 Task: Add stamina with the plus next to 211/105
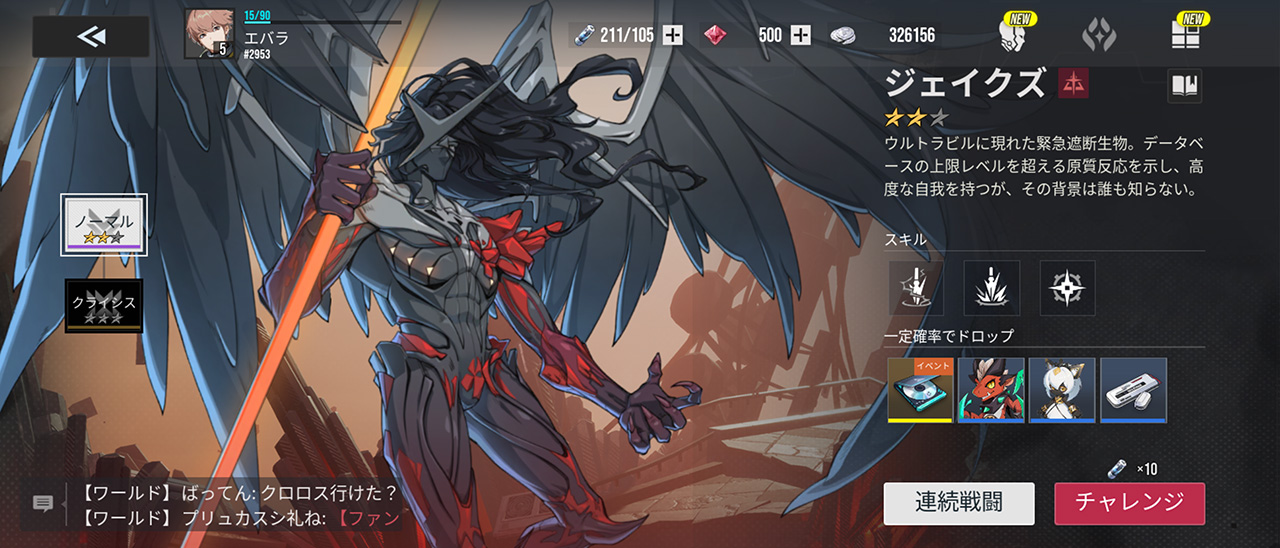[673, 36]
